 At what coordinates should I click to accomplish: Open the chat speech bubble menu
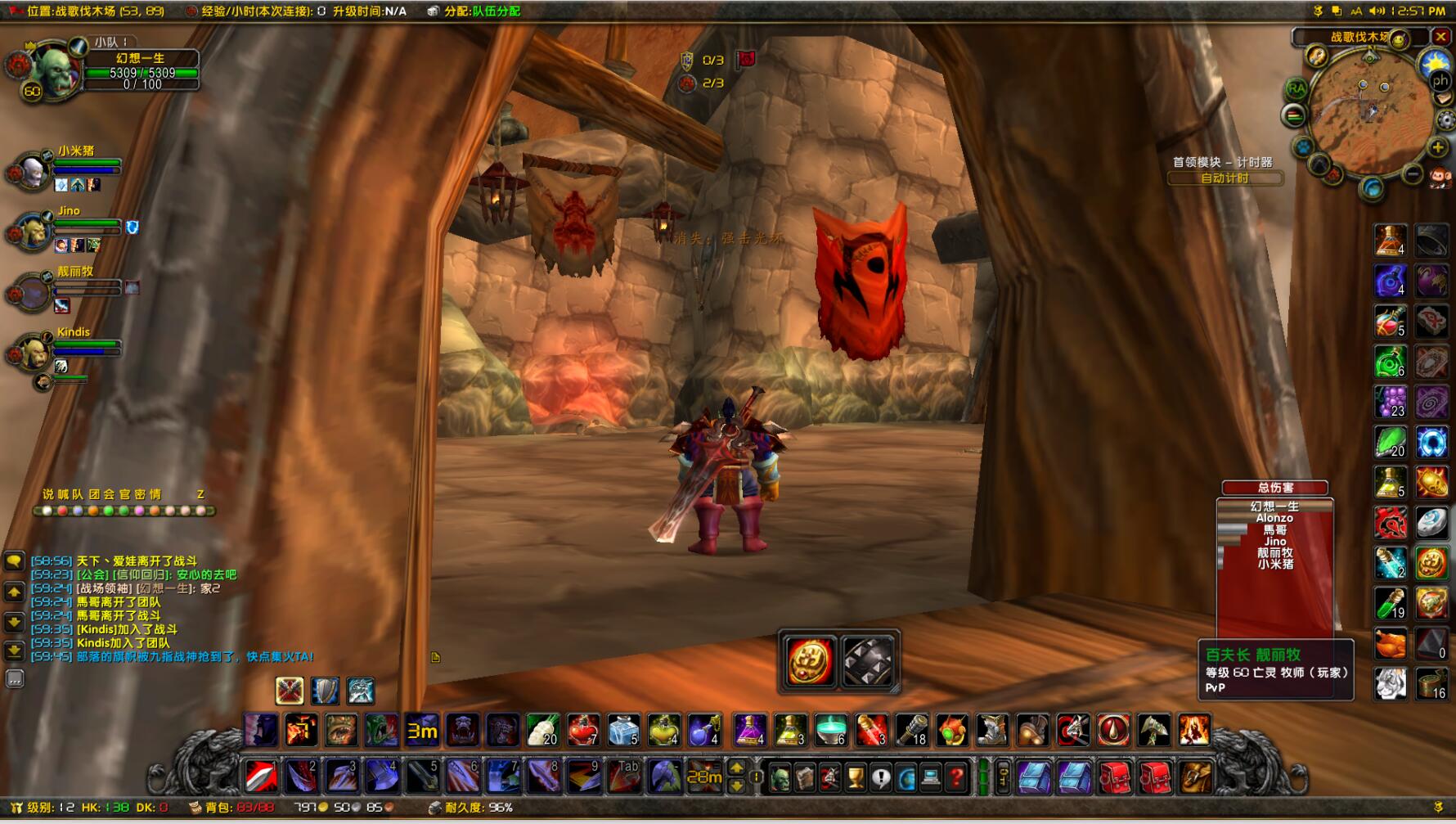pyautogui.click(x=15, y=561)
